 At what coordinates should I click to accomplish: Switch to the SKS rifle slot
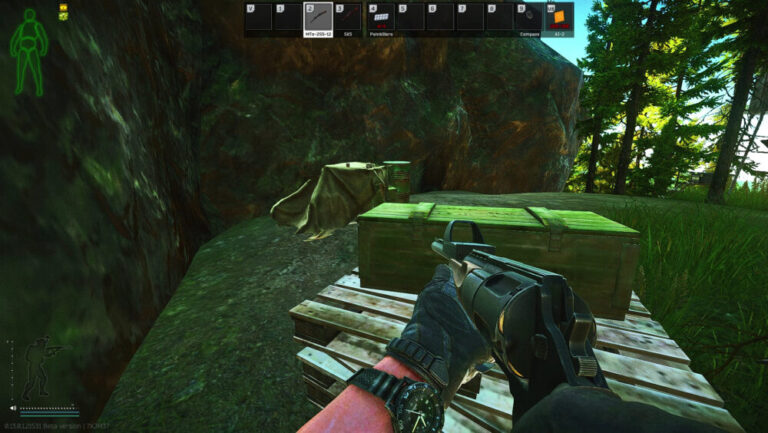(x=348, y=18)
